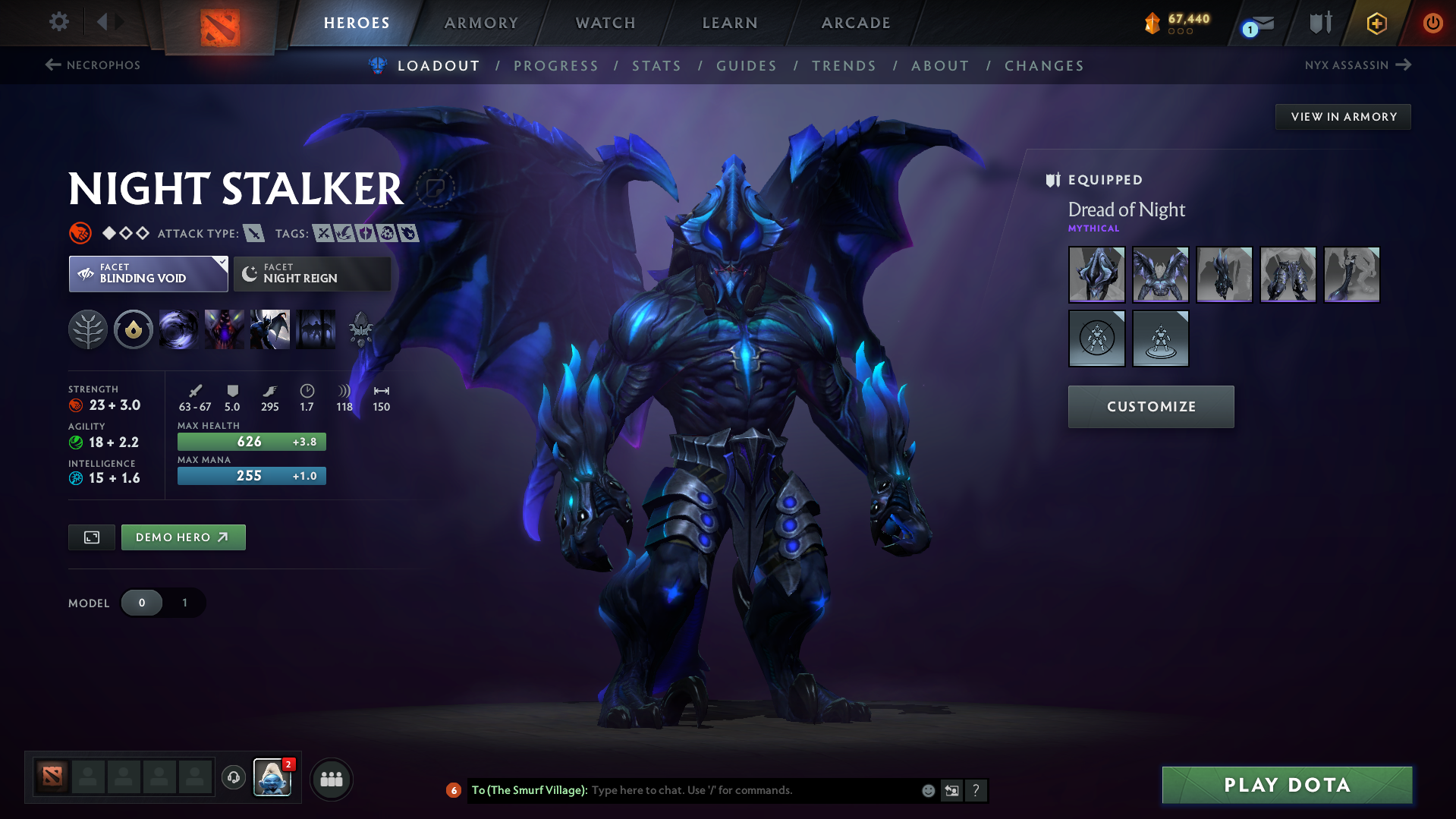Viewport: 1456px width, 819px height.
Task: View the Dark Ascension ultimate icon
Action: pyautogui.click(x=270, y=329)
